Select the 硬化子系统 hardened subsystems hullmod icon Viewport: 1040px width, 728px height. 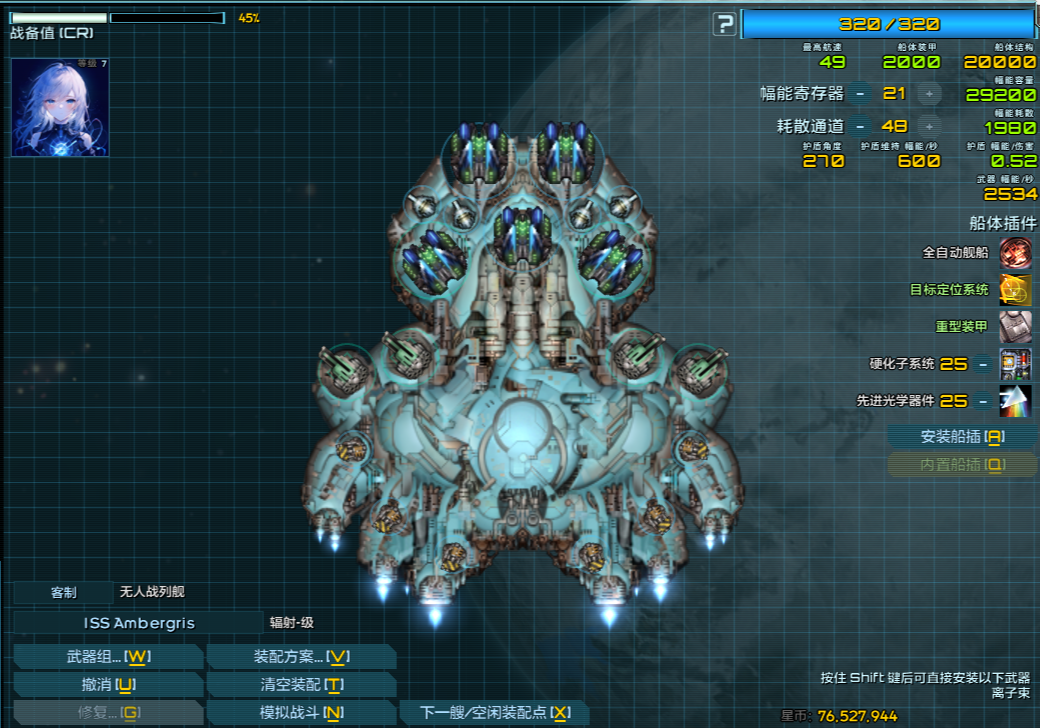click(x=1015, y=364)
